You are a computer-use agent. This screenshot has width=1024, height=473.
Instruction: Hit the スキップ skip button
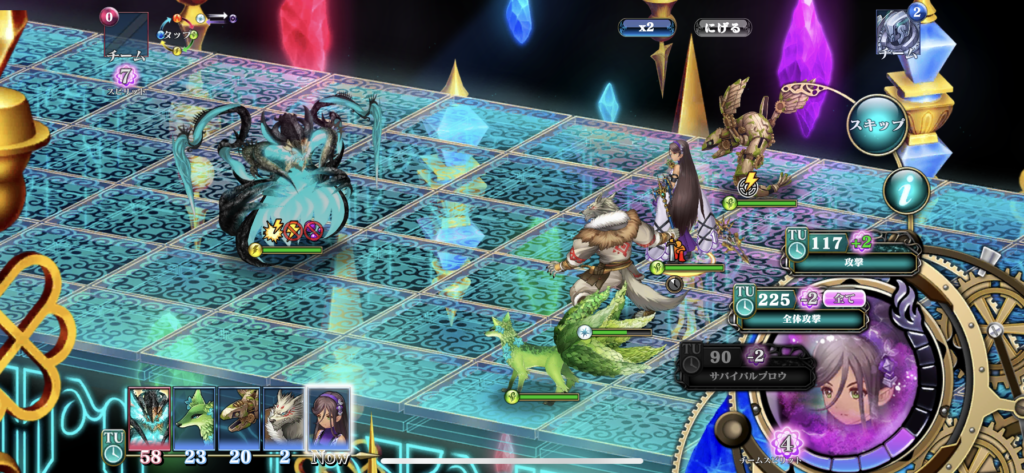[877, 125]
